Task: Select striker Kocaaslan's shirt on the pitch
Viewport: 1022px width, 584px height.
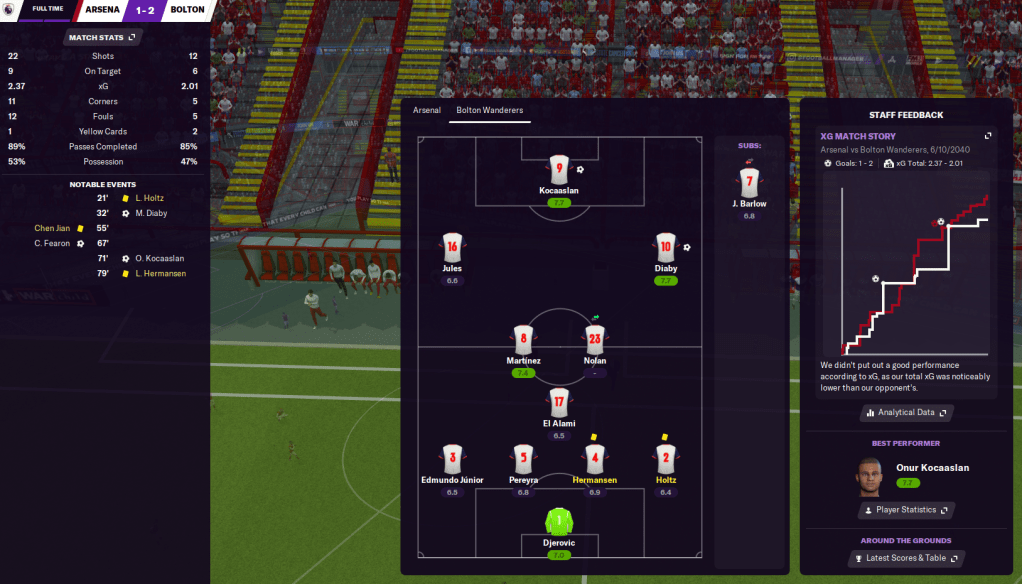Action: point(558,170)
